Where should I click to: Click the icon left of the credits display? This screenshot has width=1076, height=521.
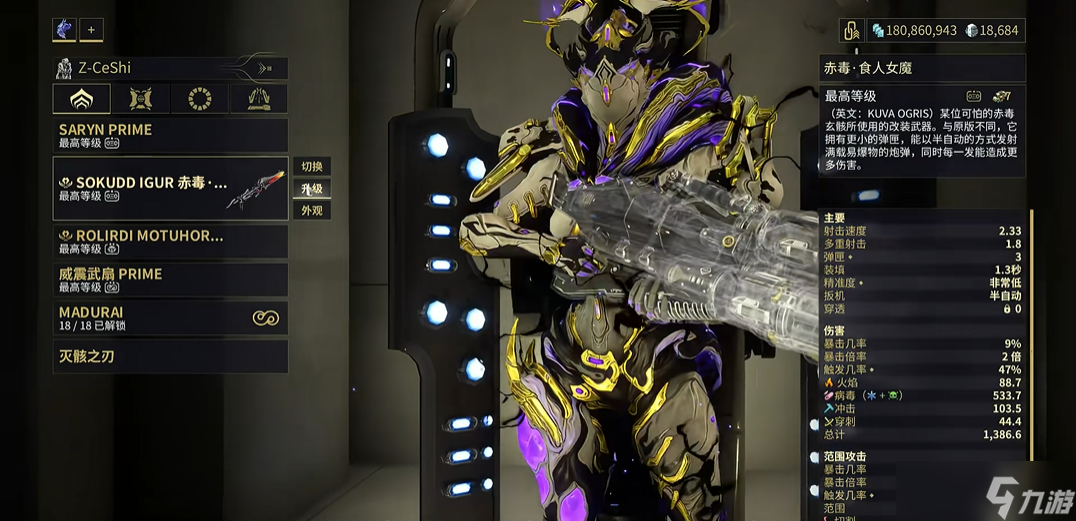click(x=851, y=31)
